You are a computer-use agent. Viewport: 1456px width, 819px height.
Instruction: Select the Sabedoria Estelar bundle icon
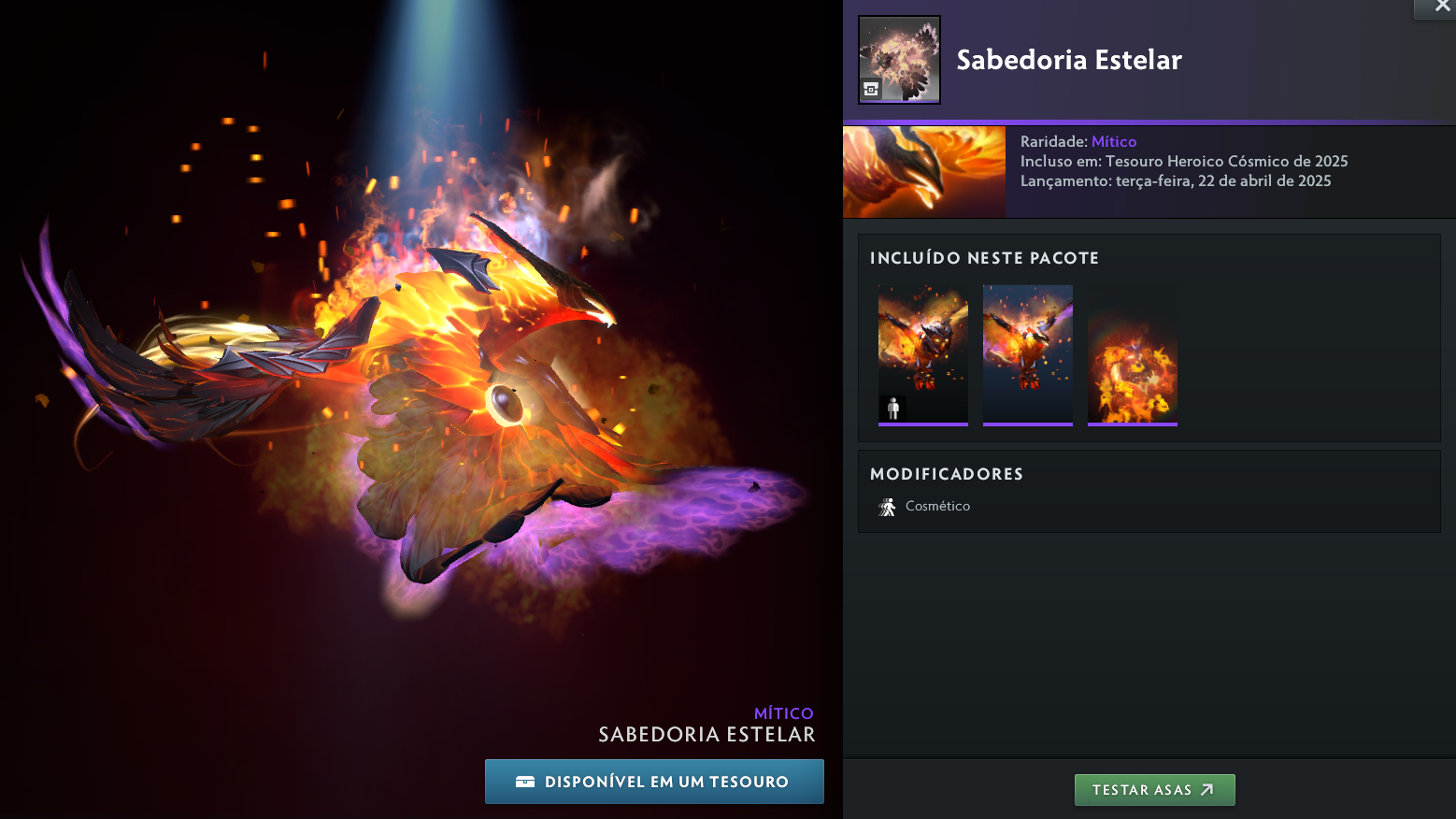click(899, 60)
